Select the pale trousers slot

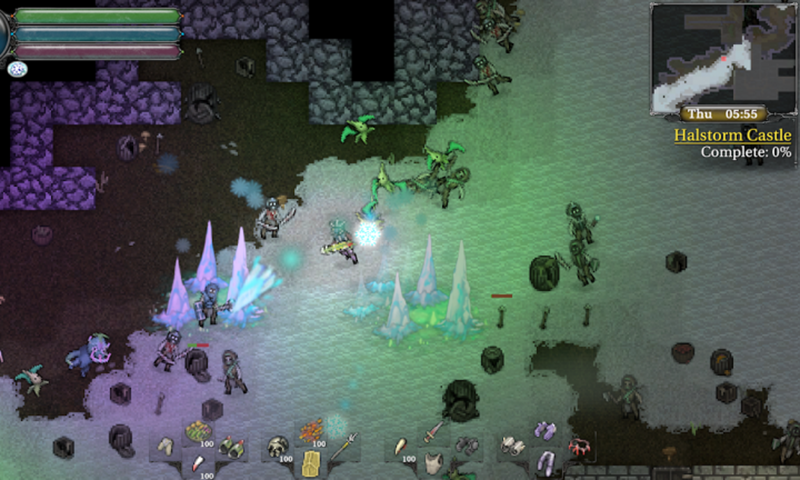pos(165,446)
